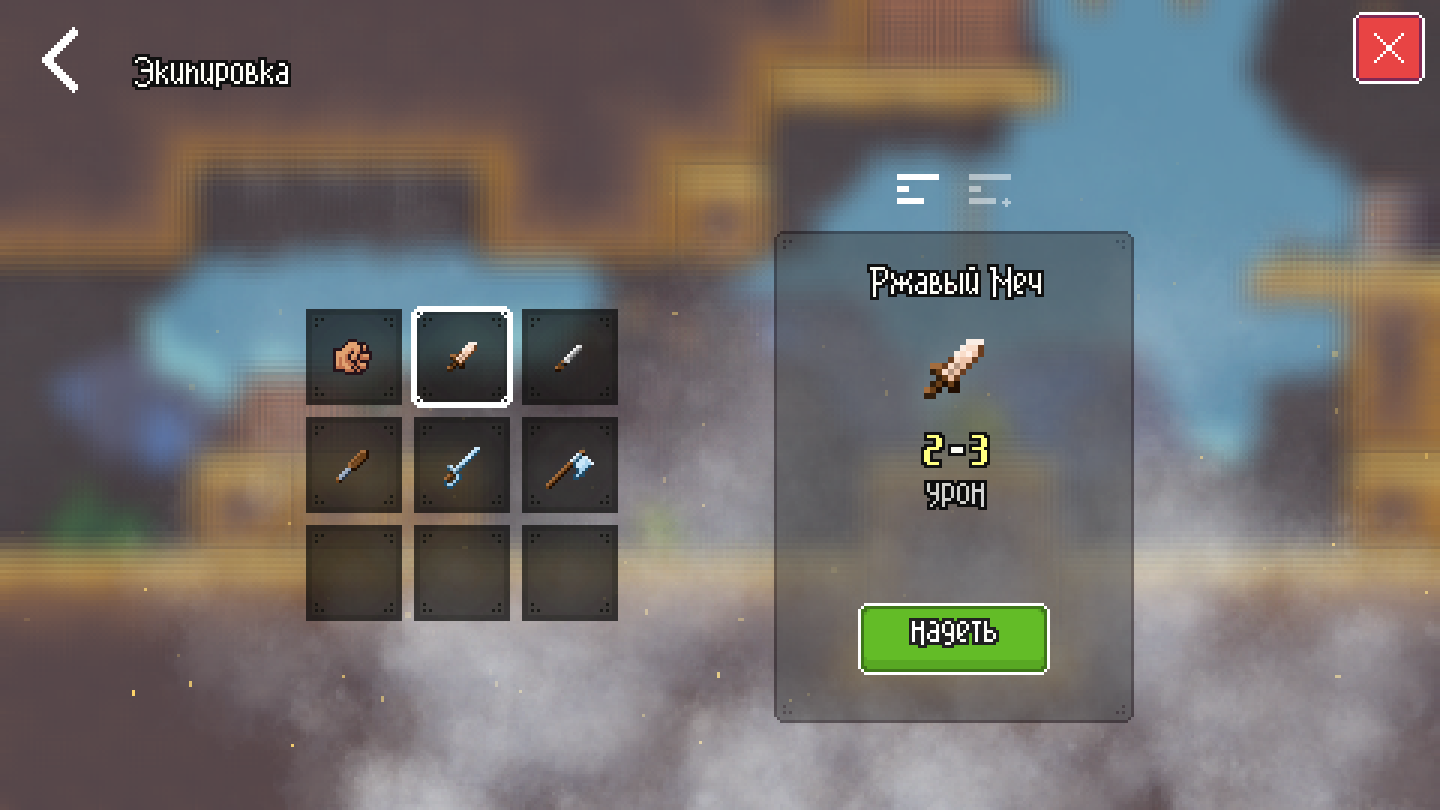Click the back arrow to leave Экипировка
Screen dimensions: 1440x810
coord(58,60)
